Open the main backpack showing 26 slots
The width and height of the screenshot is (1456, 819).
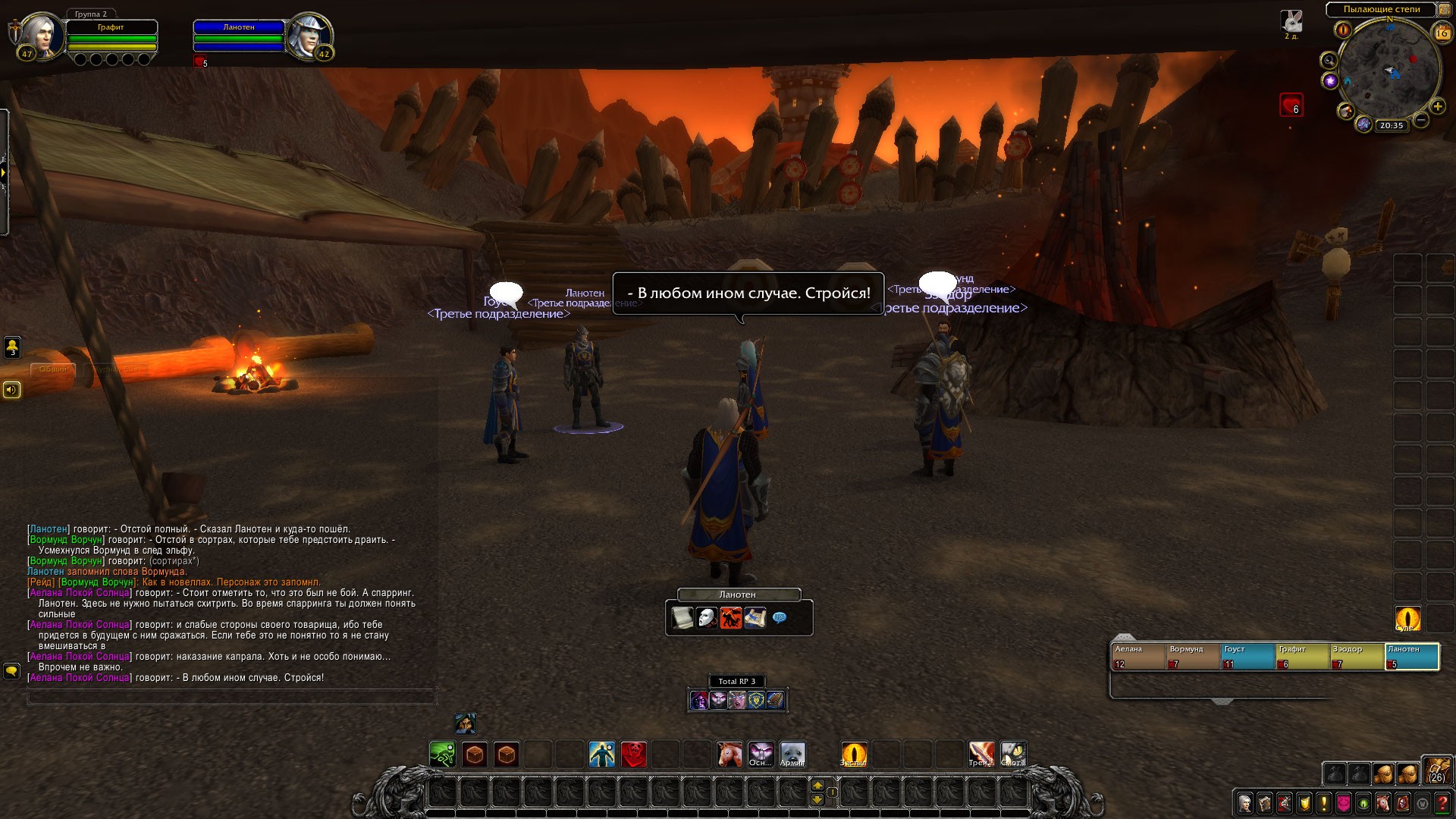click(x=1436, y=770)
